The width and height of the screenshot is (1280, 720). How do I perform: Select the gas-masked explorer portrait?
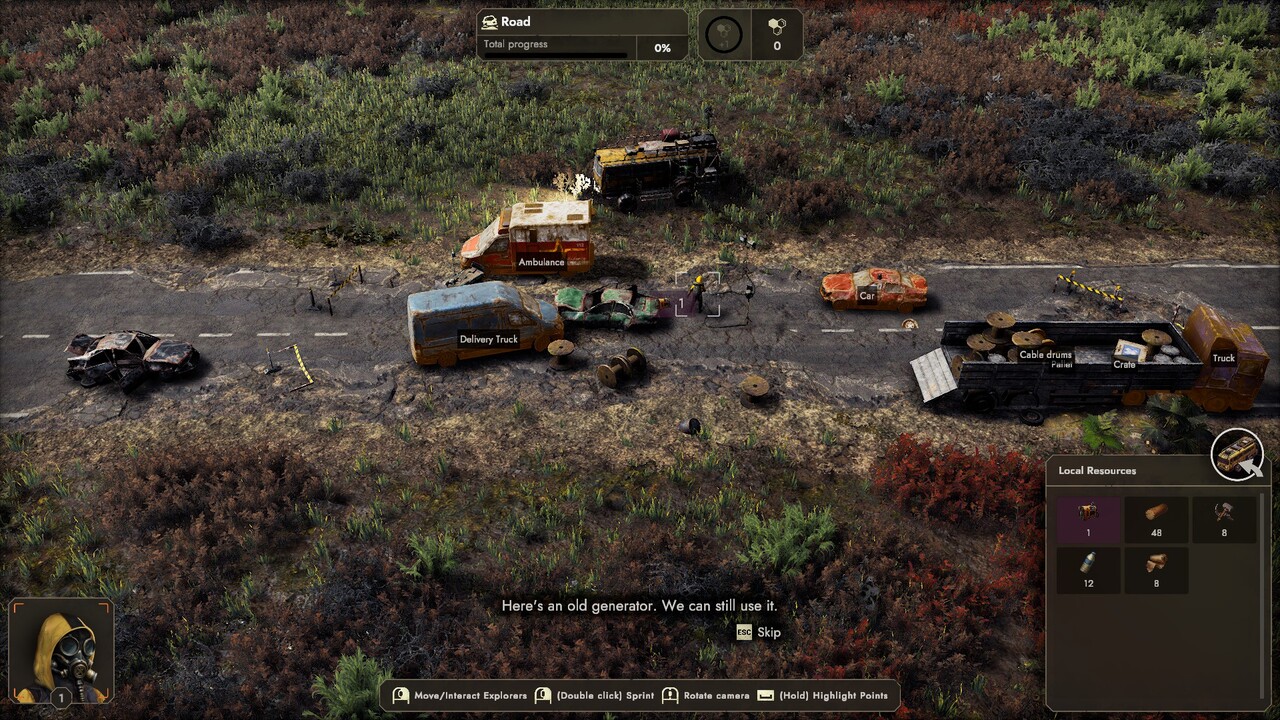click(61, 651)
